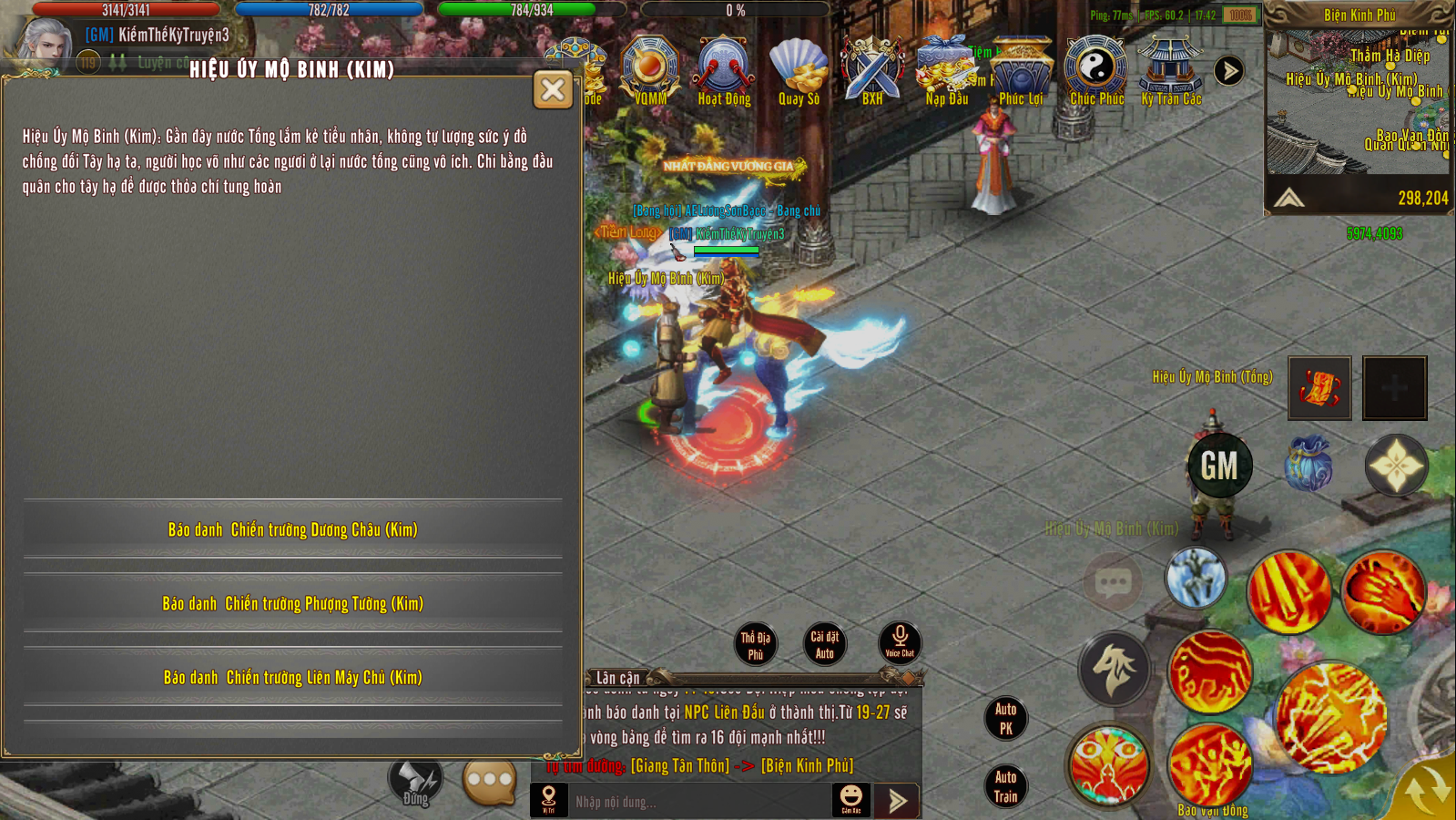
Task: Open Kỳ Trân Các shop
Action: tap(1171, 71)
